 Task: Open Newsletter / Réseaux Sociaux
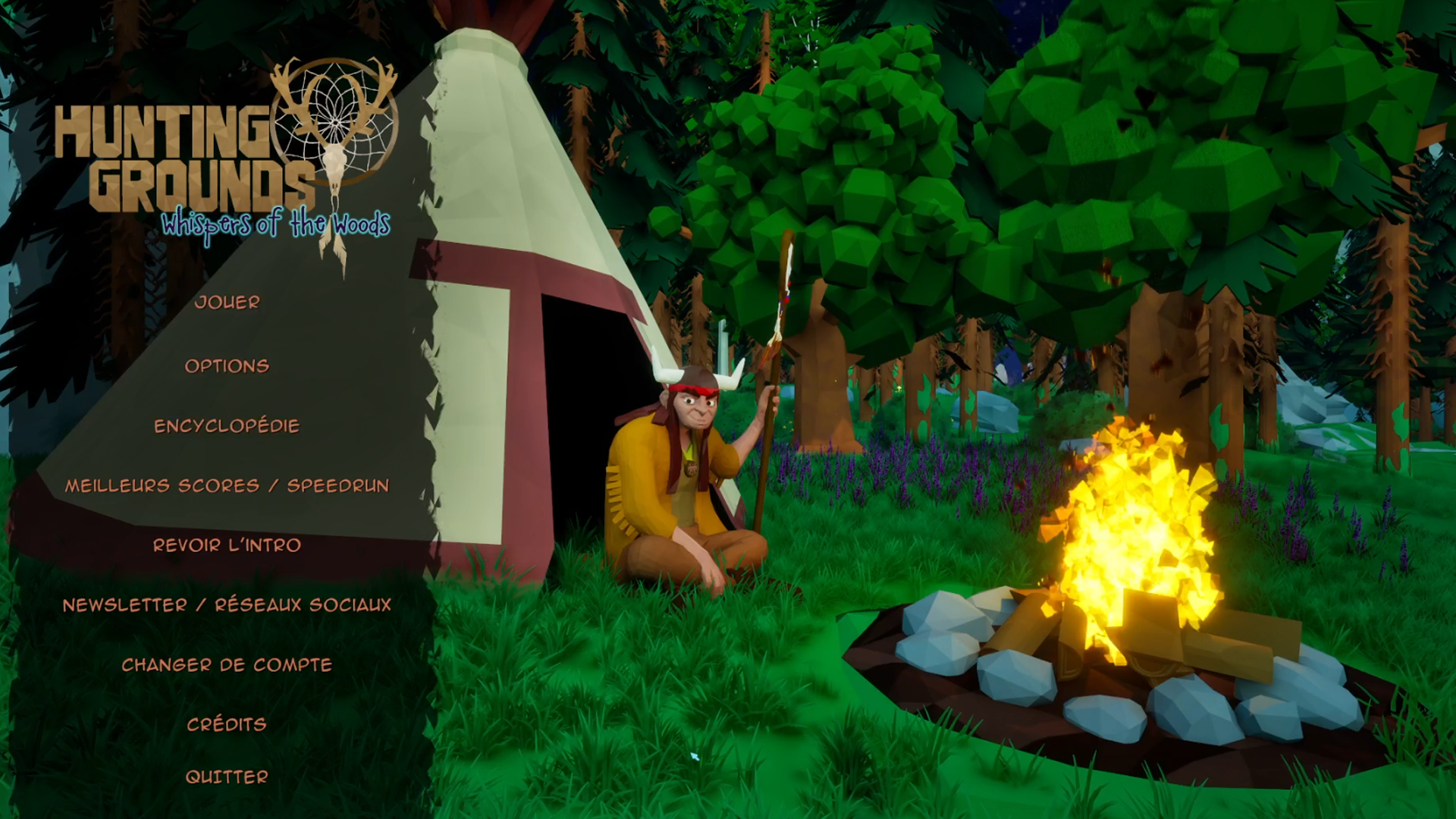(x=227, y=605)
